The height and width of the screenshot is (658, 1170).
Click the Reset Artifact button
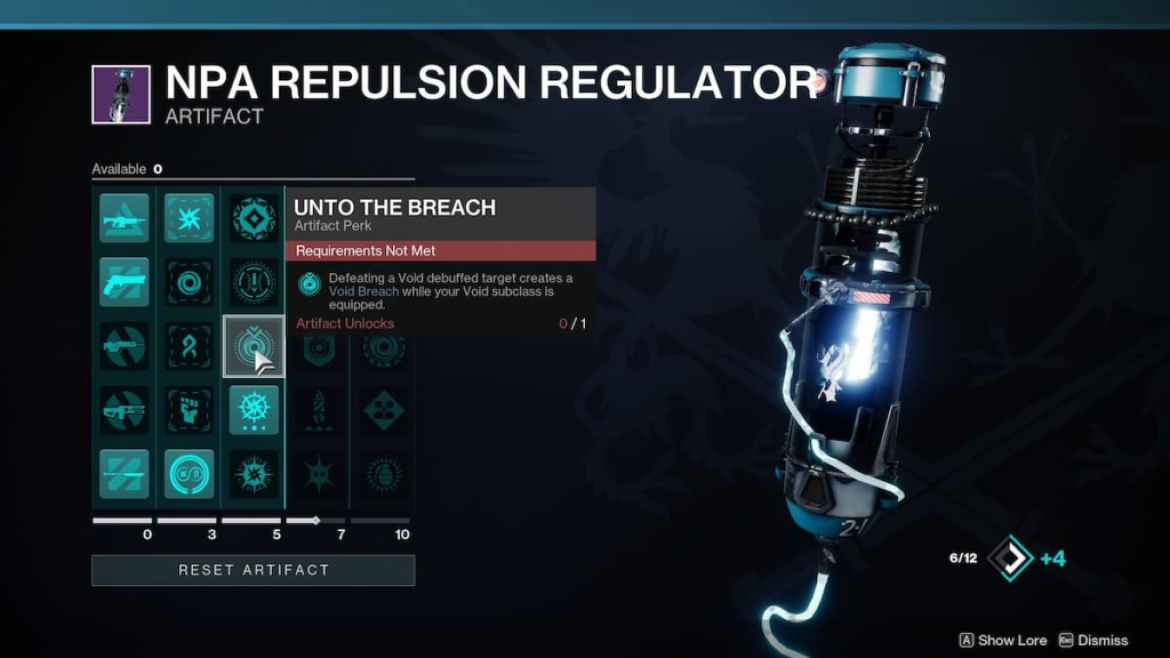[x=253, y=570]
